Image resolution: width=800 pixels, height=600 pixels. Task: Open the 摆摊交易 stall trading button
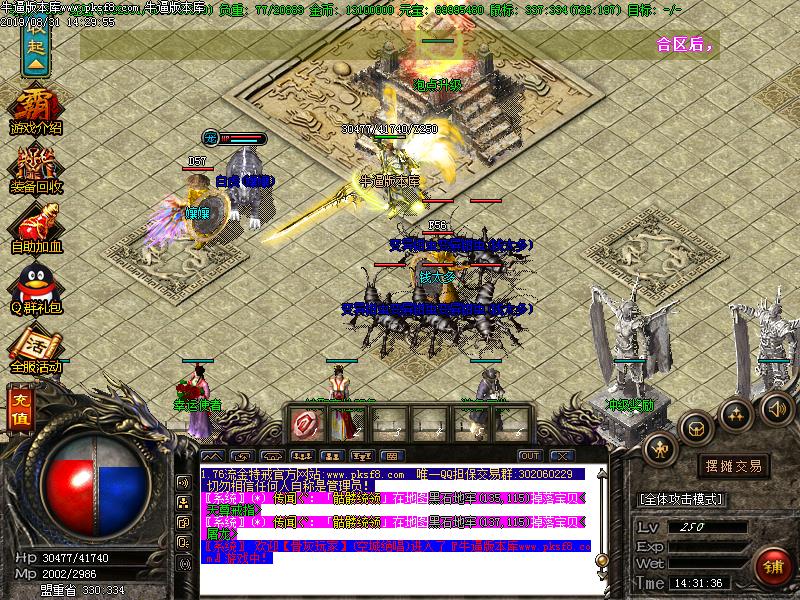(735, 465)
